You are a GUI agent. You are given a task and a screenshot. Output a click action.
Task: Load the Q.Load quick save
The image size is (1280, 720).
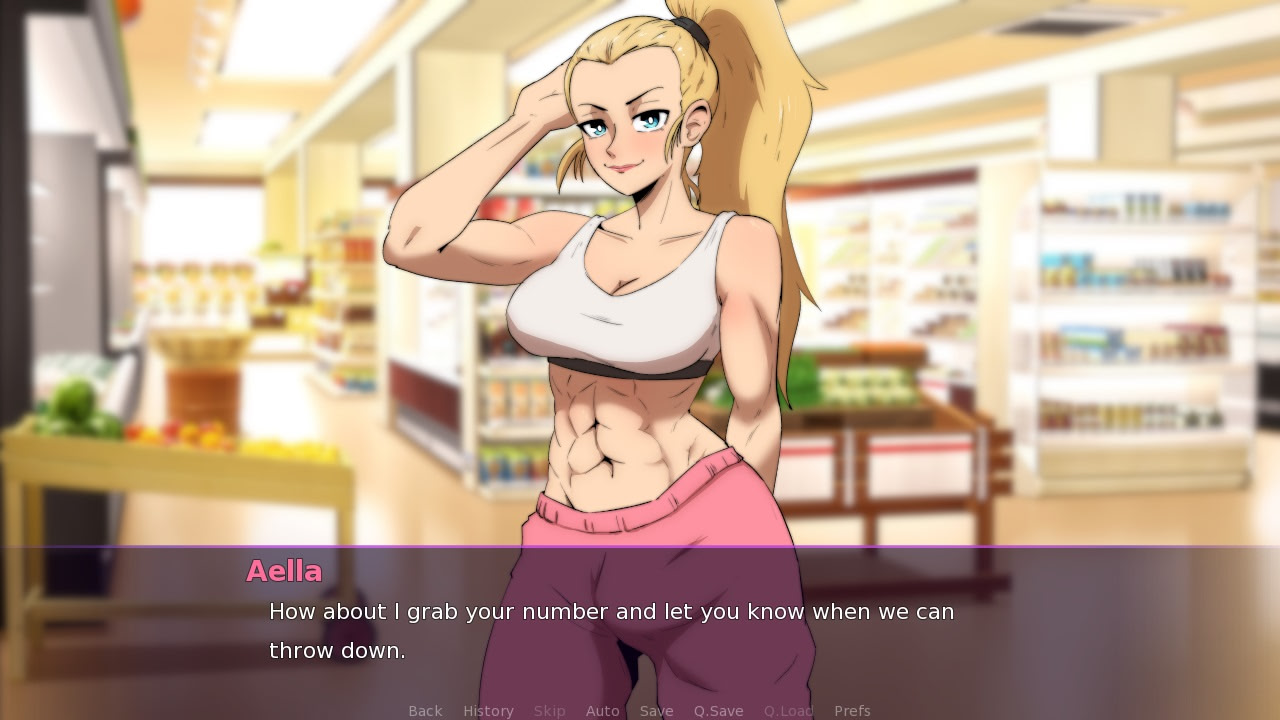pos(788,710)
